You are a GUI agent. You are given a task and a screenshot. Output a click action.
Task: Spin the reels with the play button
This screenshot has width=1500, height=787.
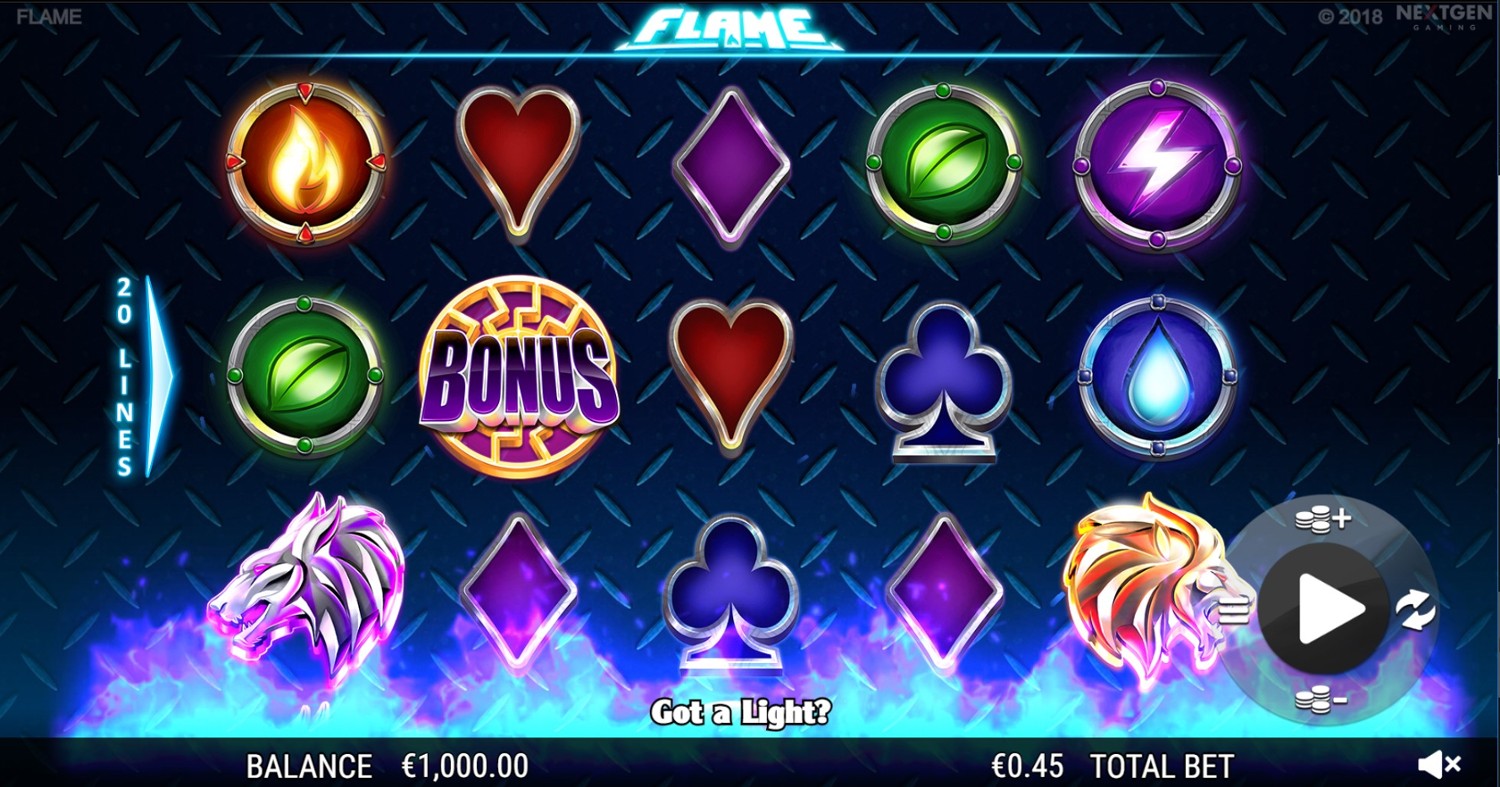pos(1323,608)
